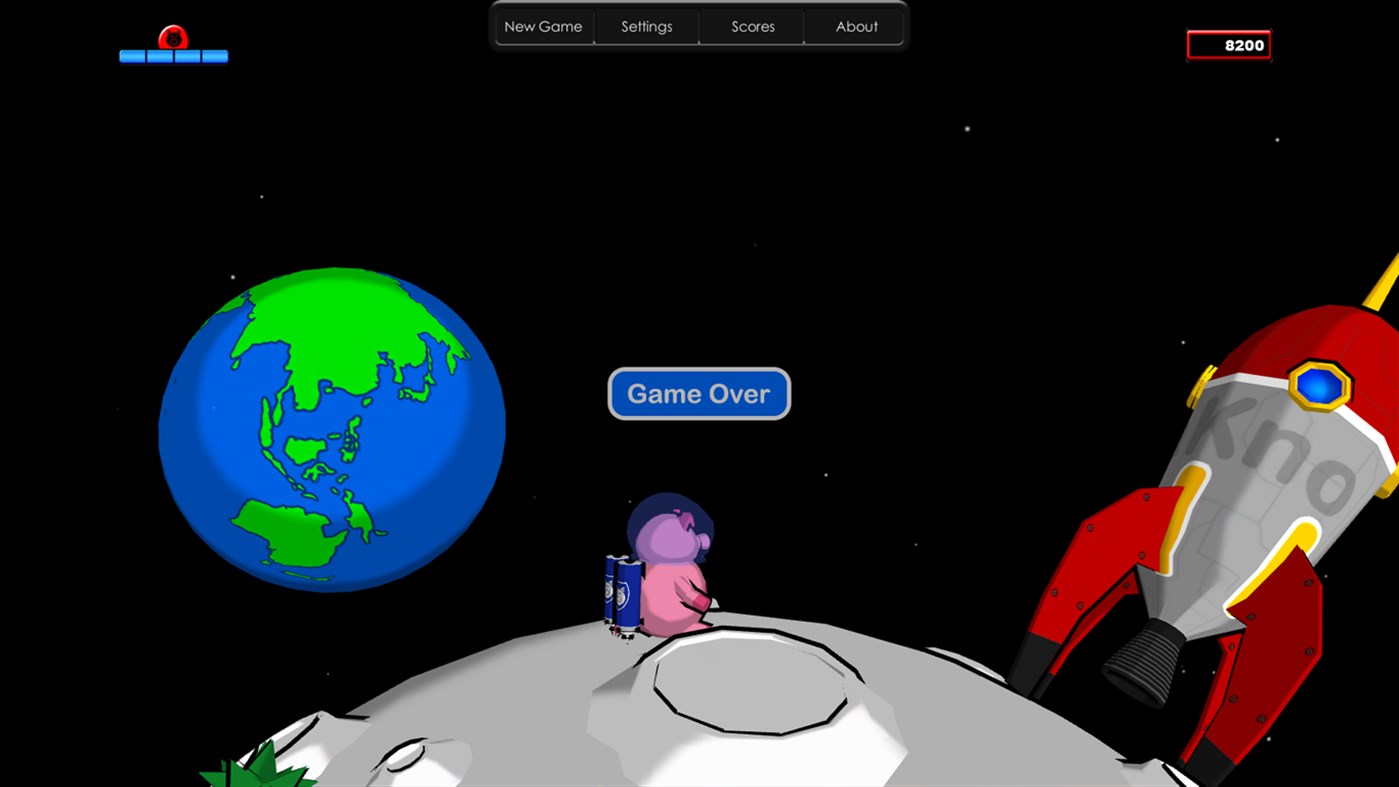This screenshot has width=1399, height=787.
Task: Open the About menu
Action: pos(856,26)
